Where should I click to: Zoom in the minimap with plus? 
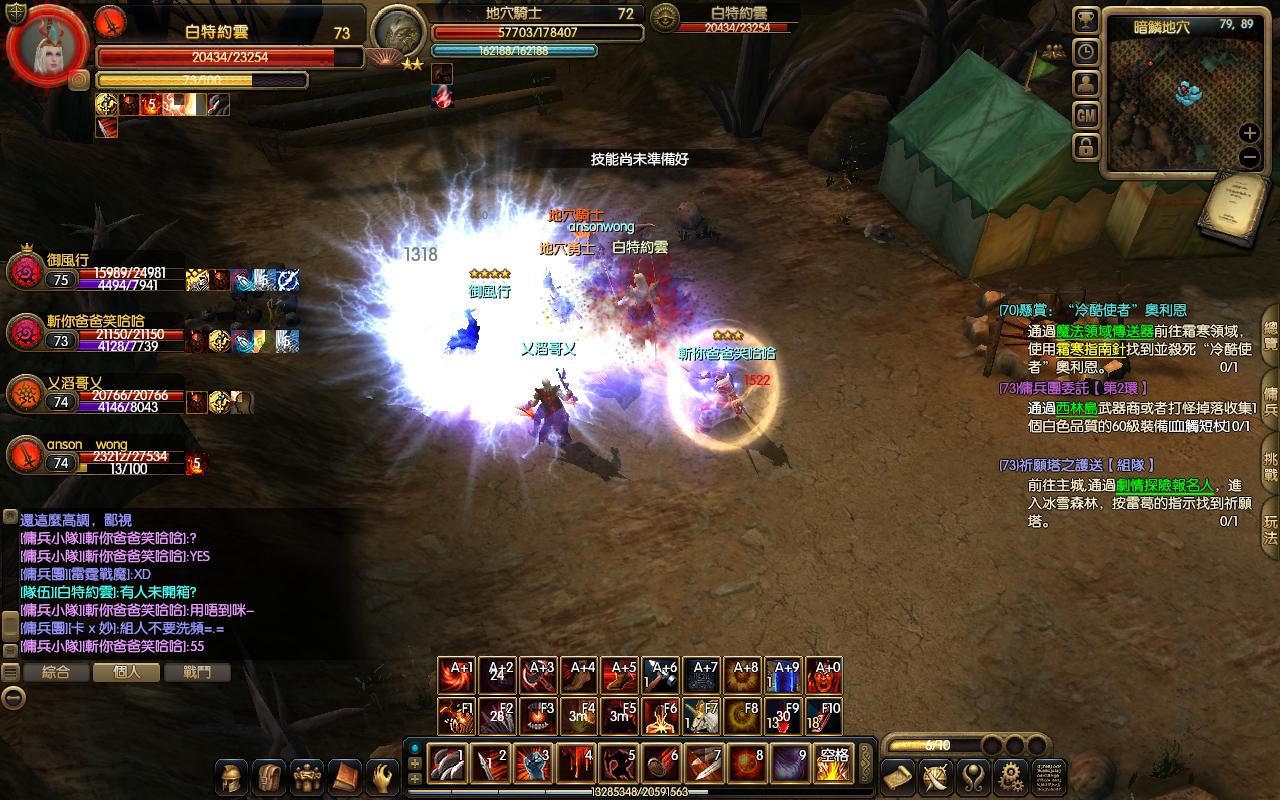coord(1249,133)
